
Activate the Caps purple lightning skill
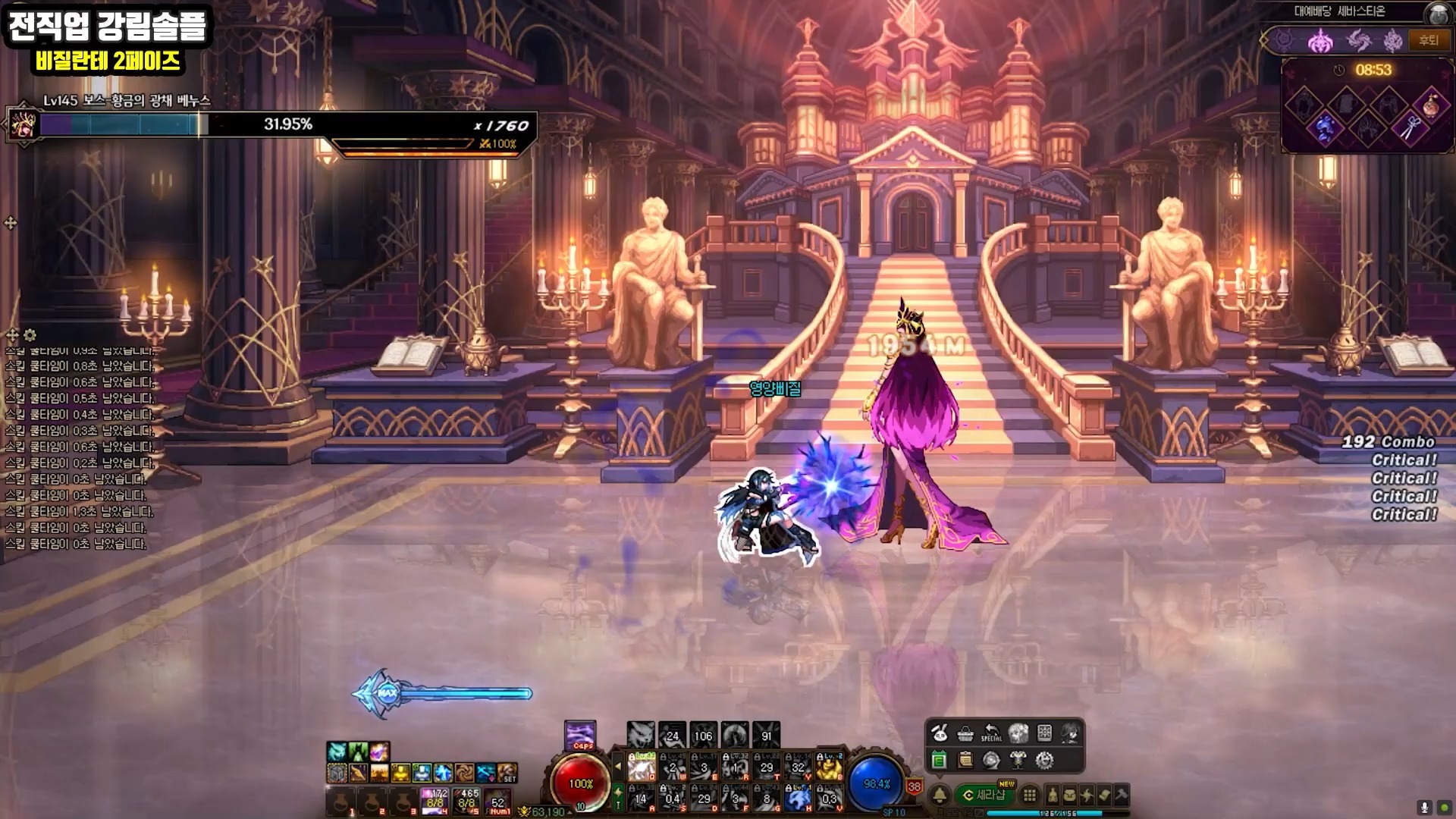[581, 735]
